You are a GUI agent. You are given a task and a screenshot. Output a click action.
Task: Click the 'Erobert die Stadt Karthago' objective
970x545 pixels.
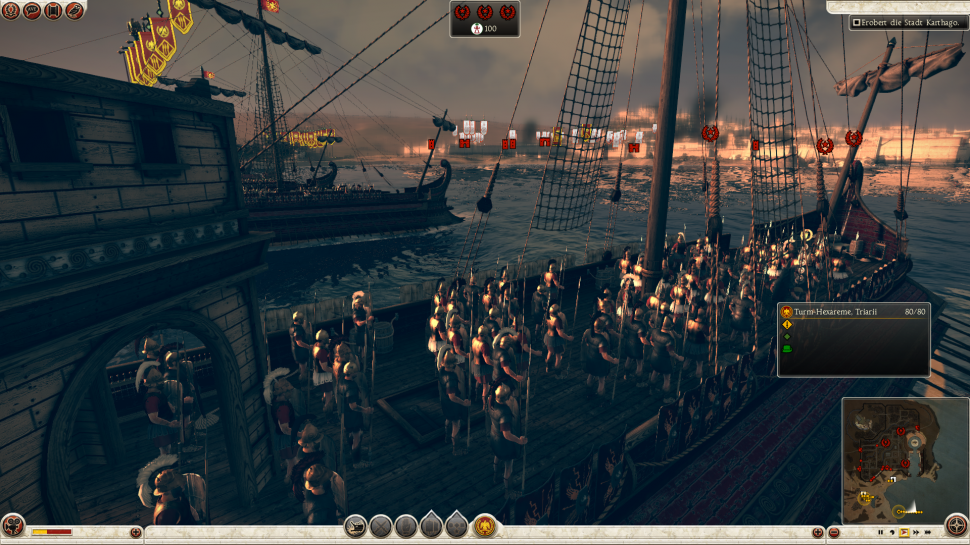(909, 22)
